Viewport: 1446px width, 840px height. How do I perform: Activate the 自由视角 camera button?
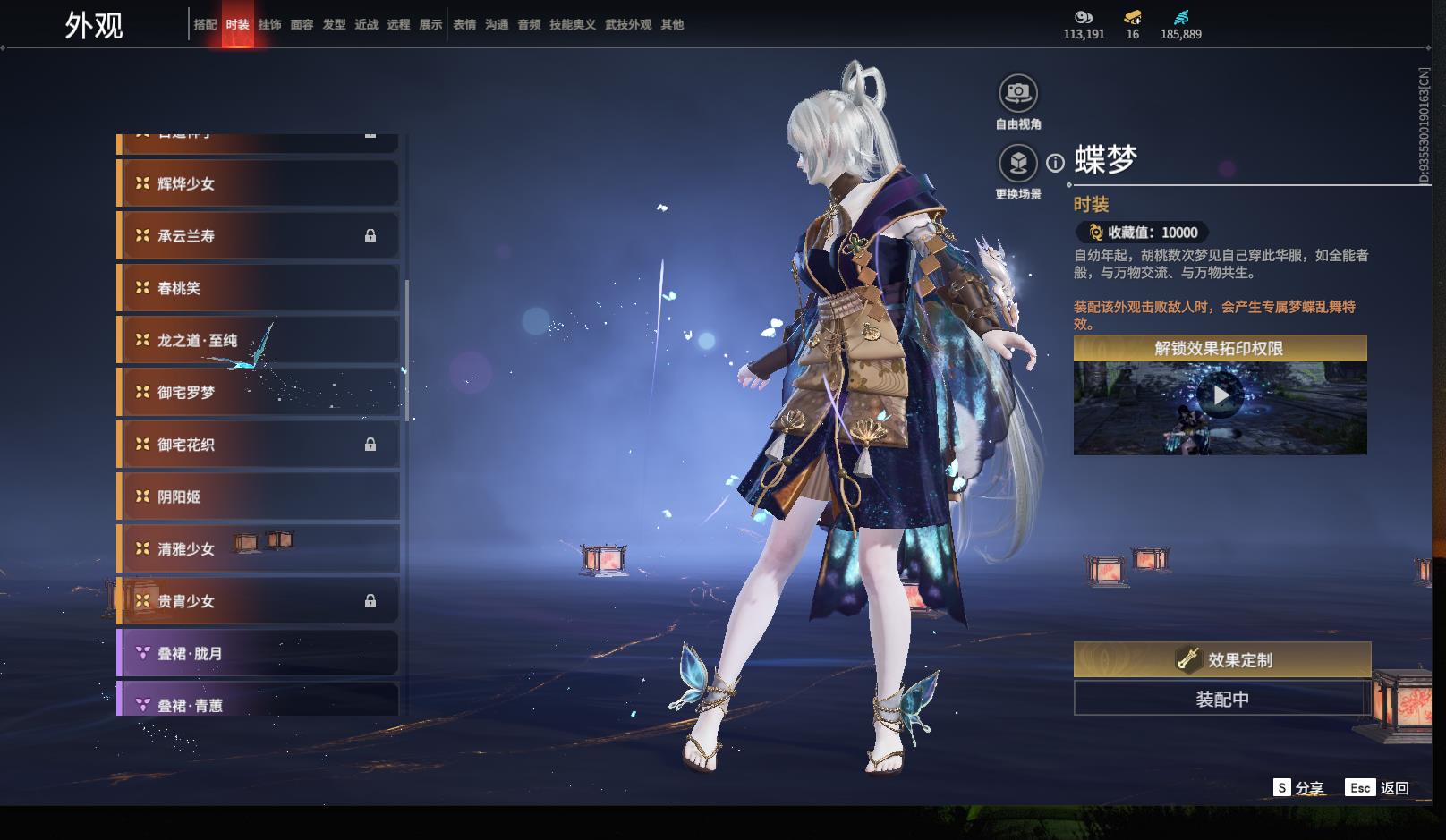point(1018,93)
